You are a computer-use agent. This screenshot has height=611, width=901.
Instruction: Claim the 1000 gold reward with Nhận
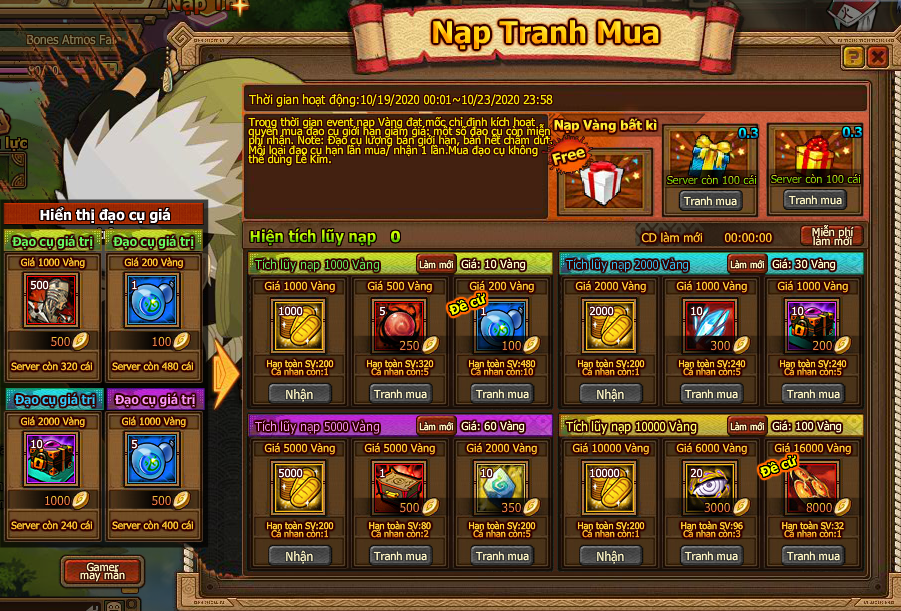click(299, 394)
